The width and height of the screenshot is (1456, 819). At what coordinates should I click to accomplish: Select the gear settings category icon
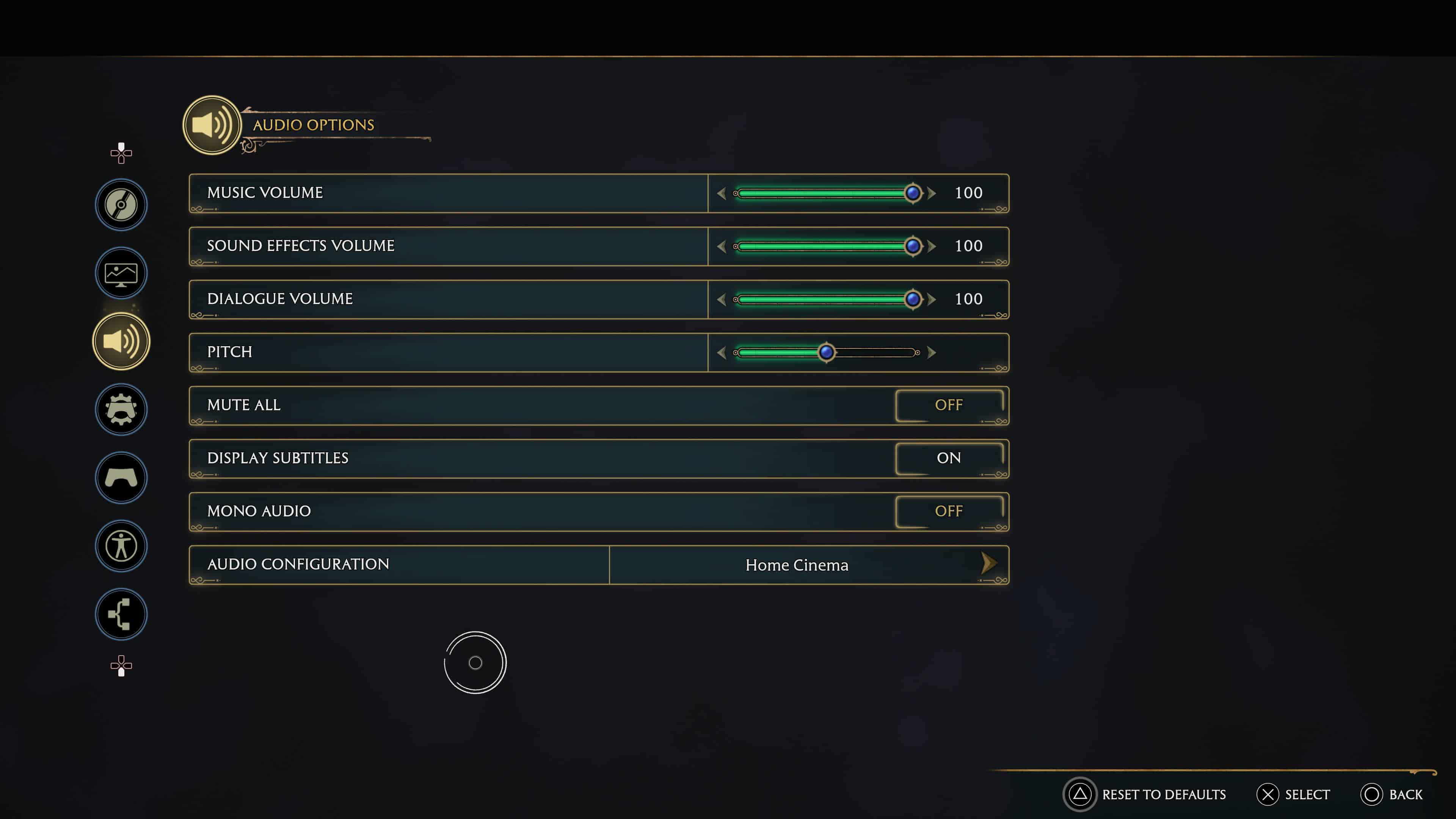121,409
